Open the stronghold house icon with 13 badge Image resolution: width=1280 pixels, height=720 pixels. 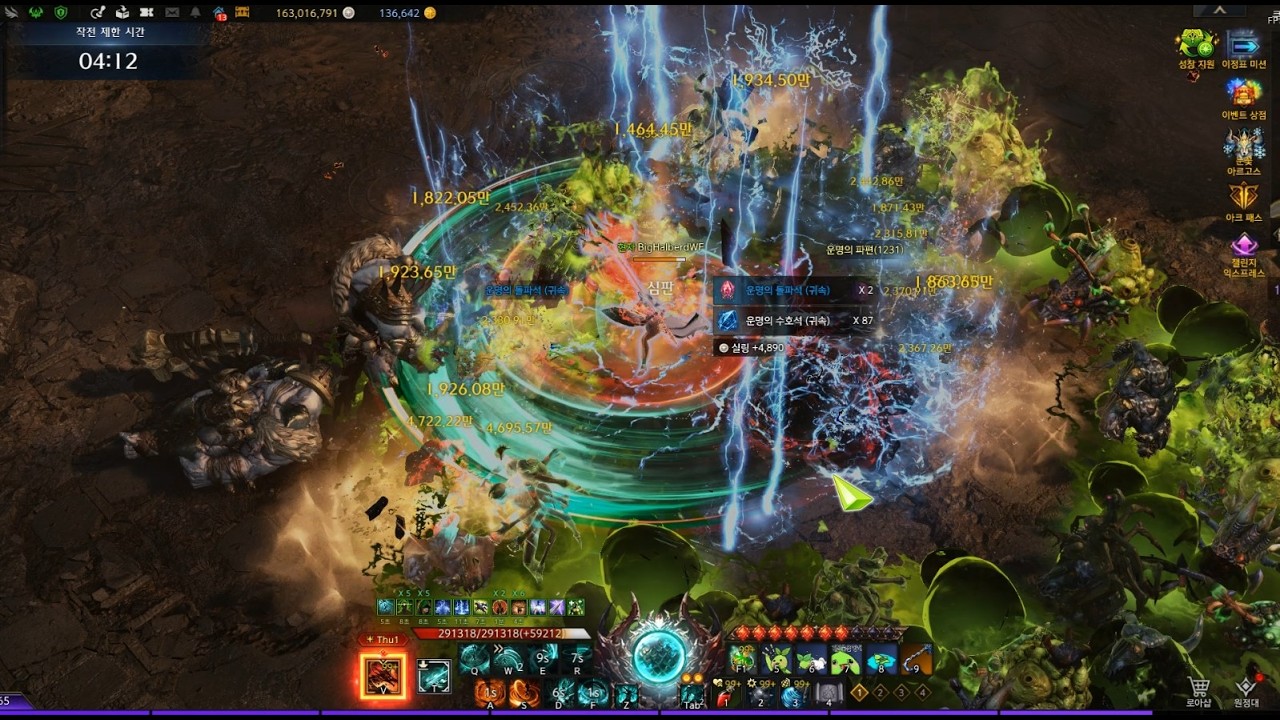point(219,13)
